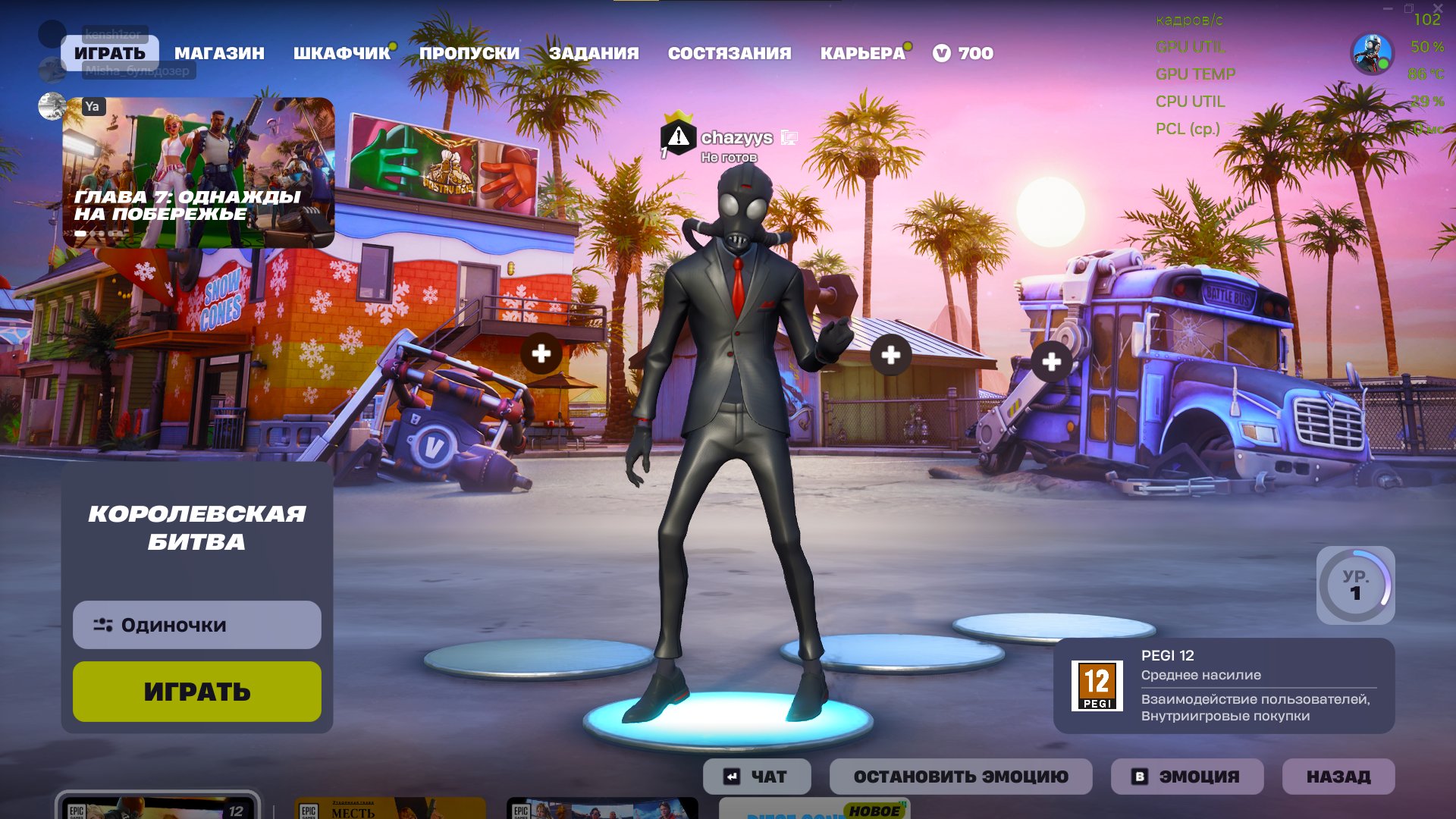Click ОСТАНОВИТЬ ЭМОЦИЮ to stop the emote
1456x819 pixels.
coord(961,775)
